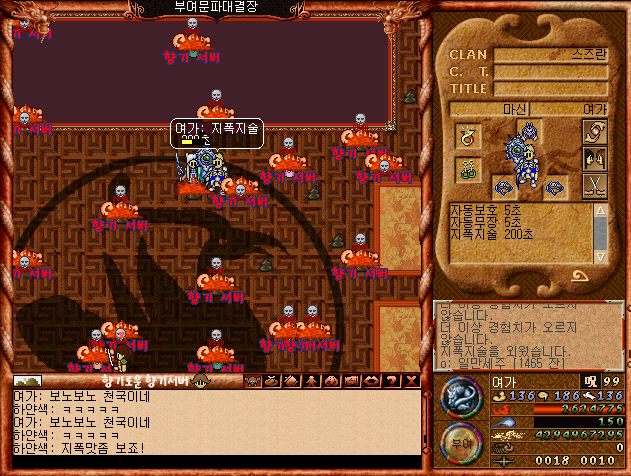Click the chat message log
The height and width of the screenshot is (476, 631).
tap(210, 424)
